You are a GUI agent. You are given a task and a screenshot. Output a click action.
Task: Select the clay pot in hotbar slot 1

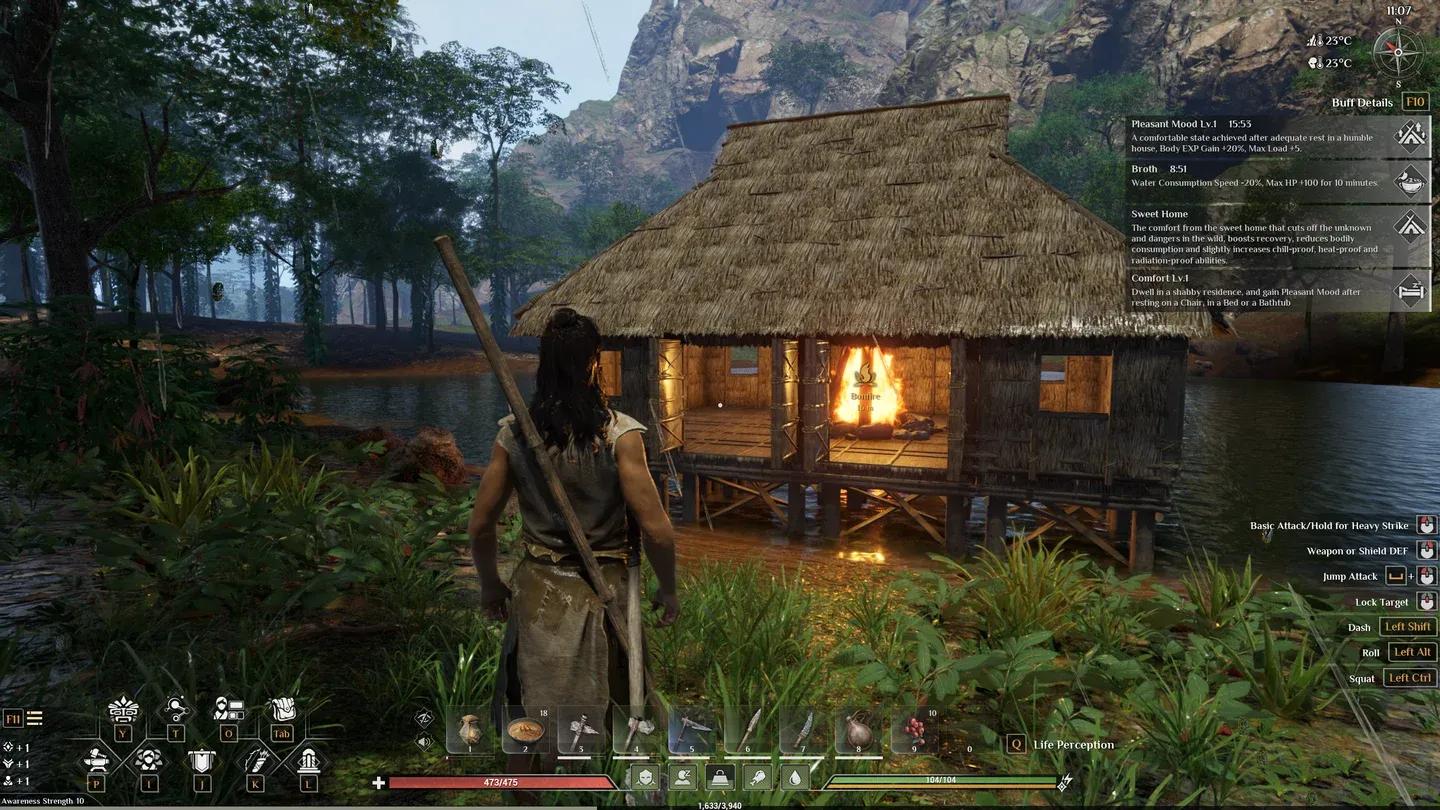[470, 730]
